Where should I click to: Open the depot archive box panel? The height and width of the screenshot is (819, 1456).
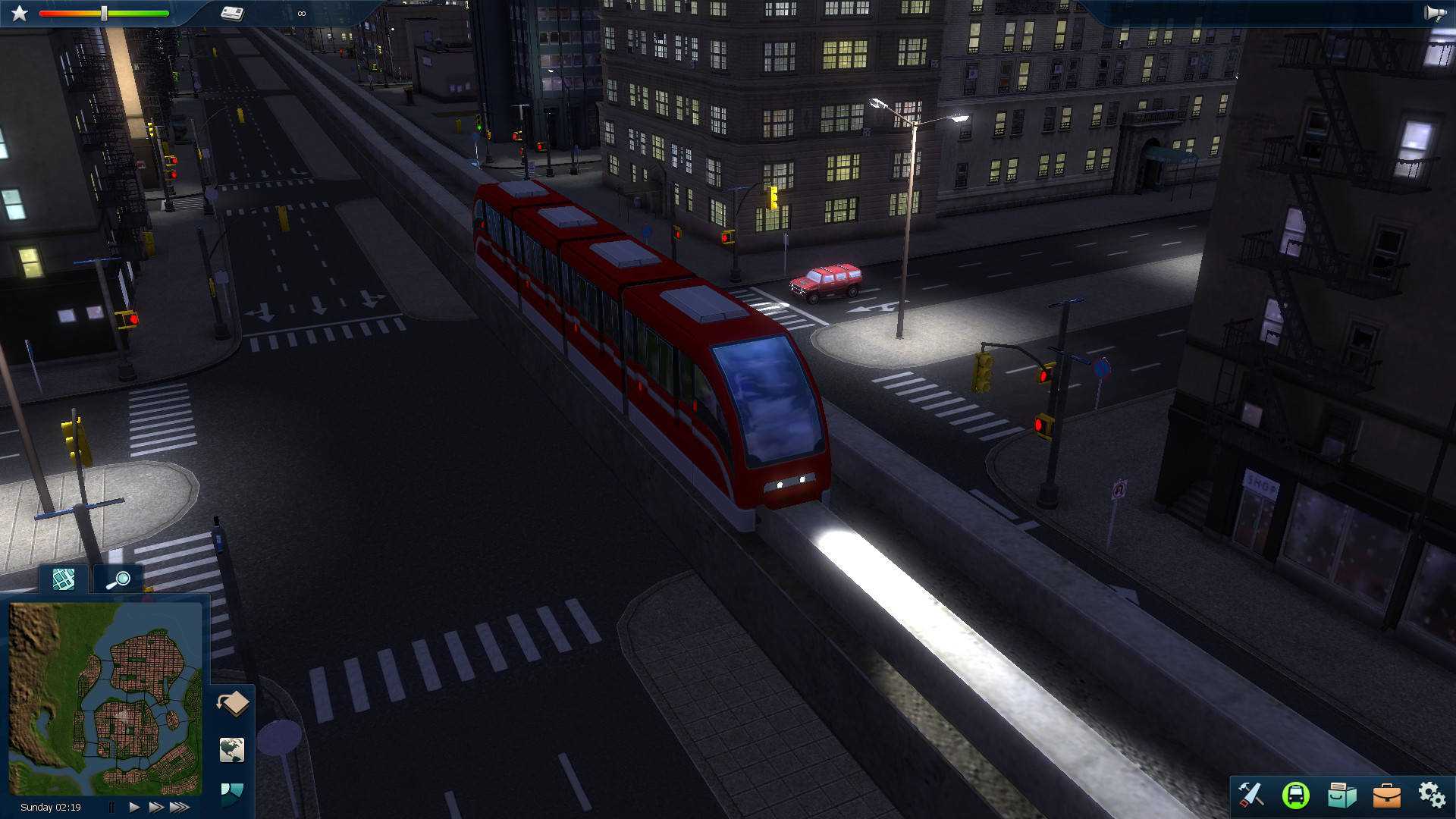pos(1341,795)
